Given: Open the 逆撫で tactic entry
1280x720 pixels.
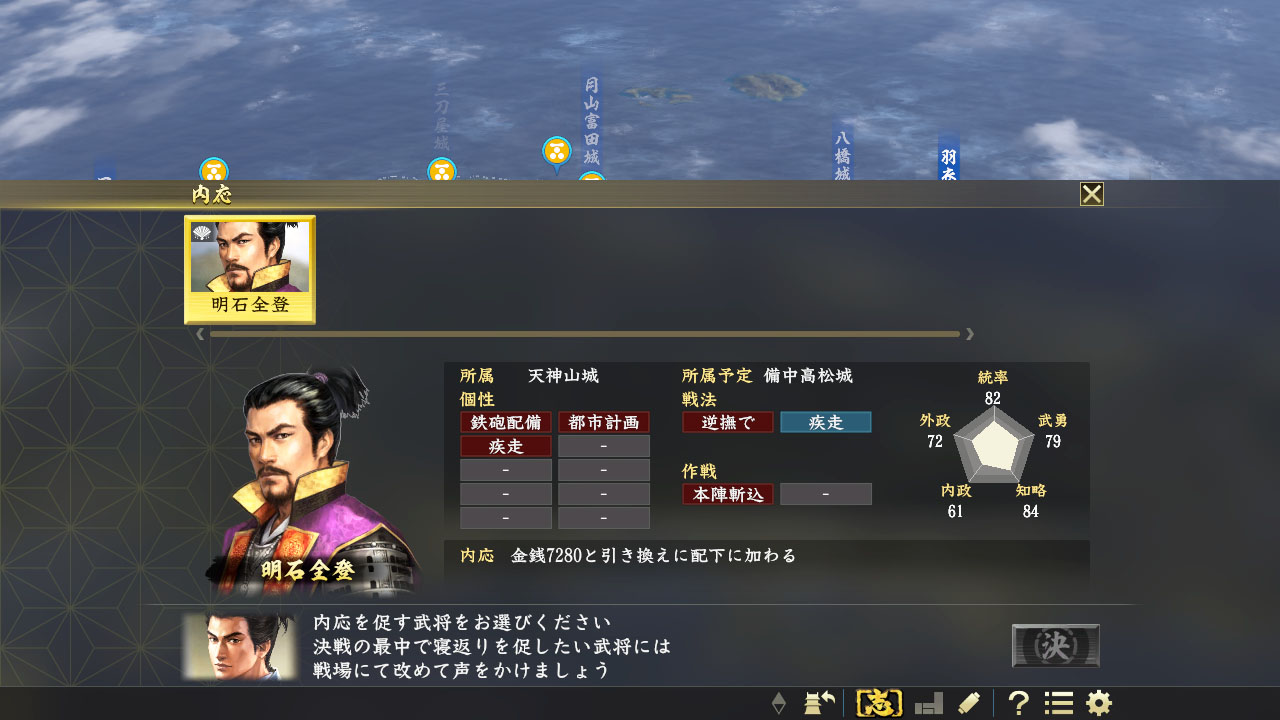Looking at the screenshot, I should coord(727,422).
